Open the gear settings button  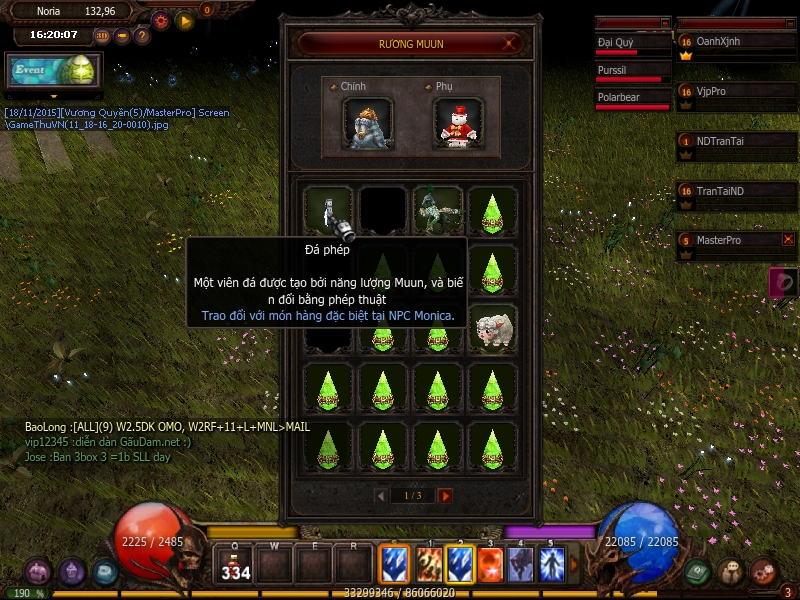click(161, 19)
